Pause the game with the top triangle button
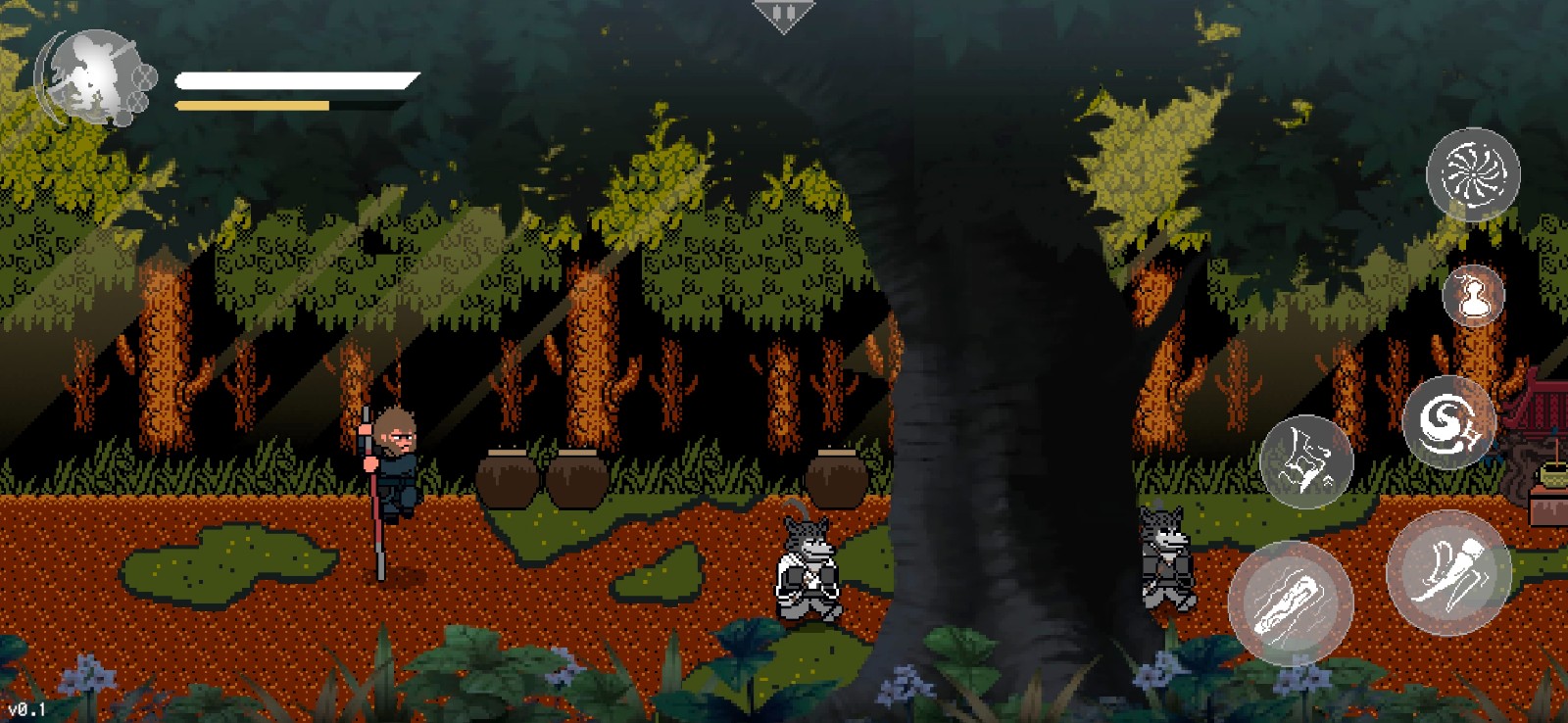Image resolution: width=1568 pixels, height=723 pixels. coord(783,14)
